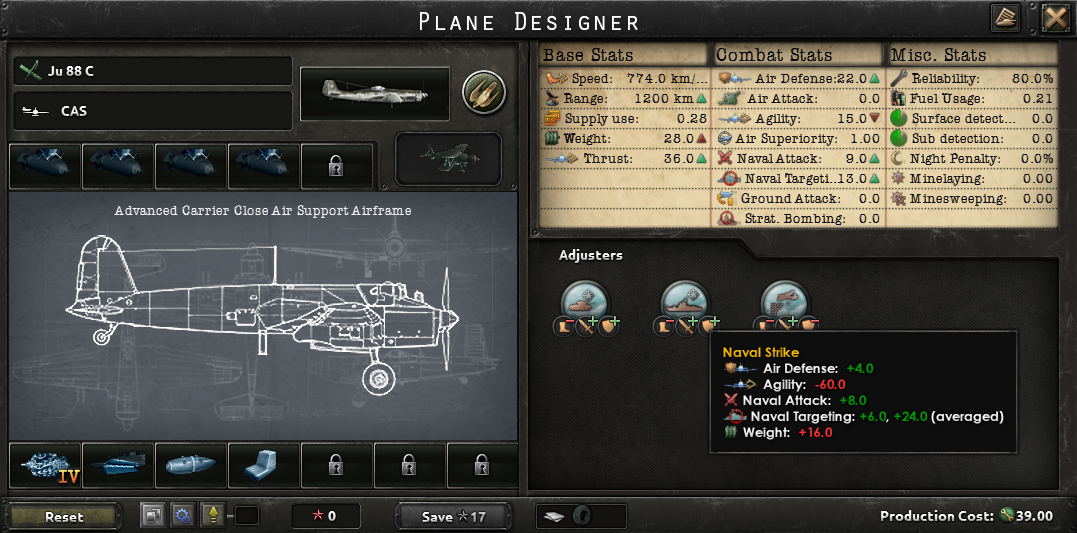This screenshot has width=1077, height=533.
Task: Edit the Ju 88 C name field
Action: point(153,71)
